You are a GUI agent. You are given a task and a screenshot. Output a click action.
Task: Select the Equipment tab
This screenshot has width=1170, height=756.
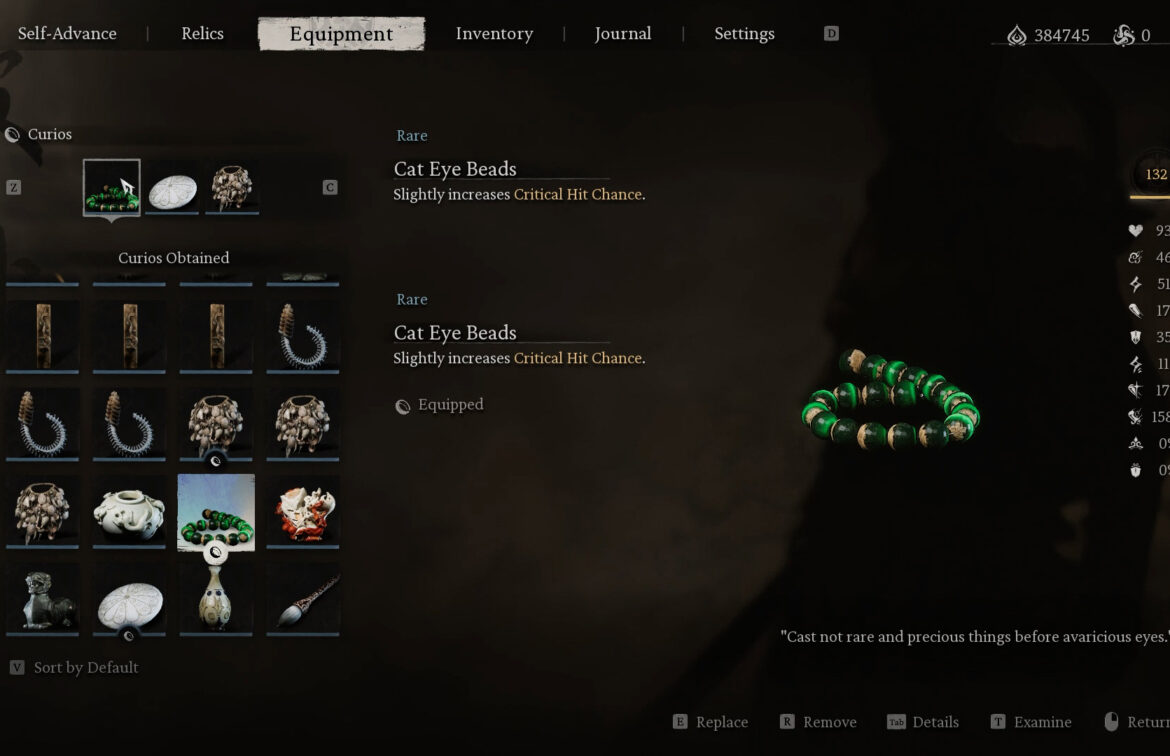click(x=341, y=34)
